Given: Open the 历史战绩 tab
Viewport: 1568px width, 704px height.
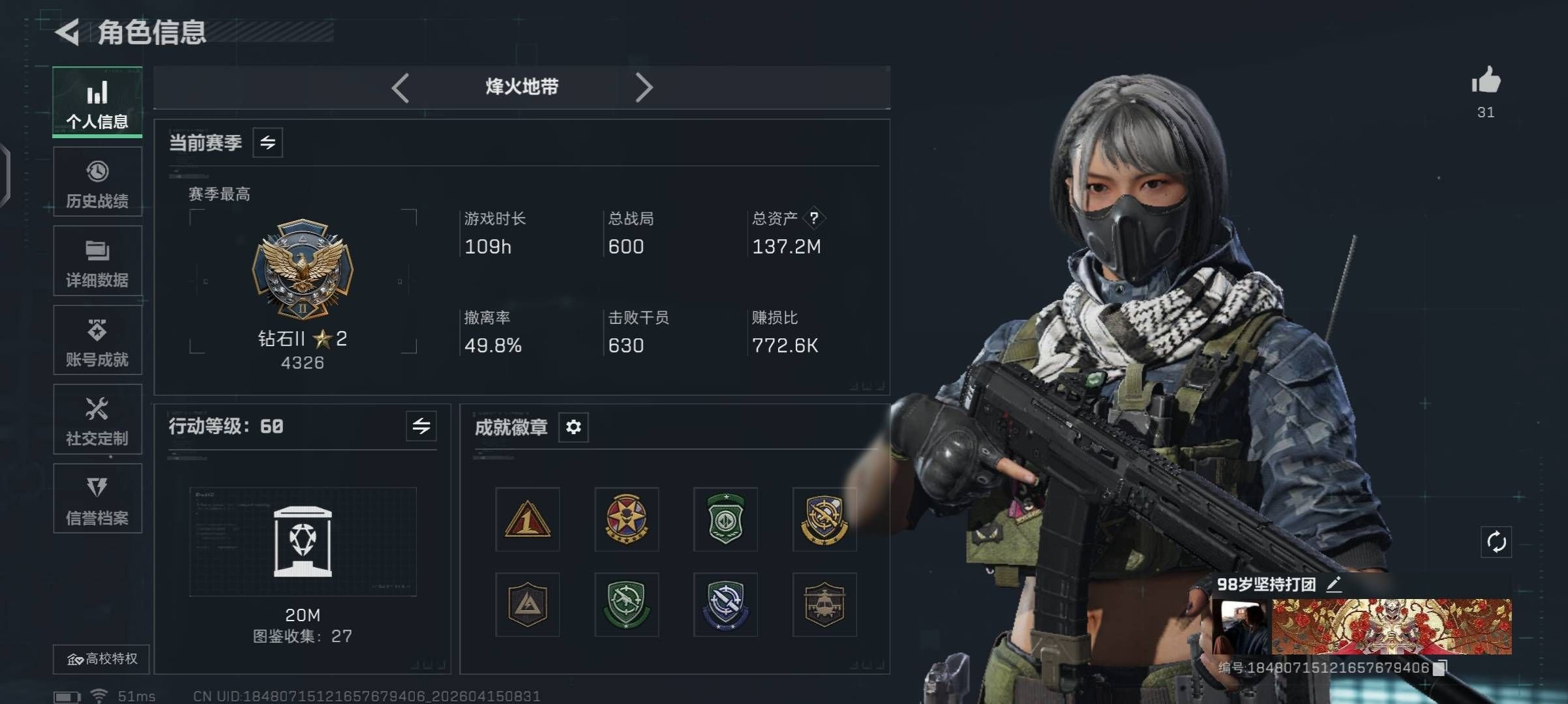Looking at the screenshot, I should (x=97, y=182).
